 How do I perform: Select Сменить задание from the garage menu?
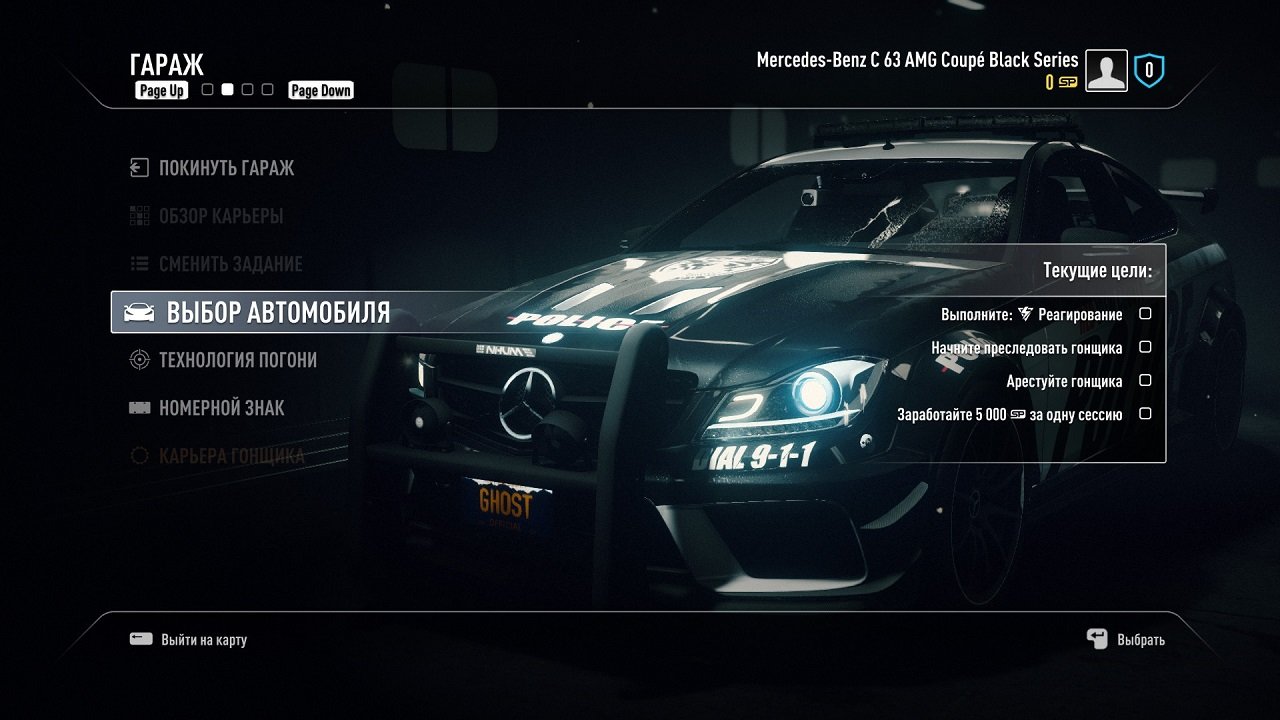point(230,264)
